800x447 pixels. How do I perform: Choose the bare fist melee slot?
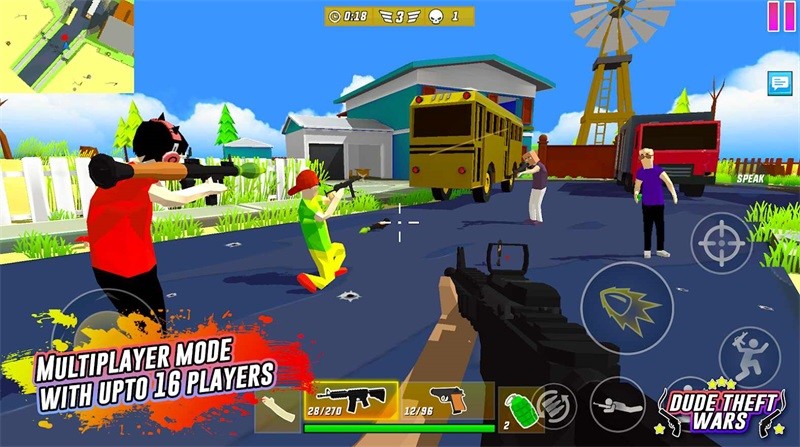(x=279, y=408)
